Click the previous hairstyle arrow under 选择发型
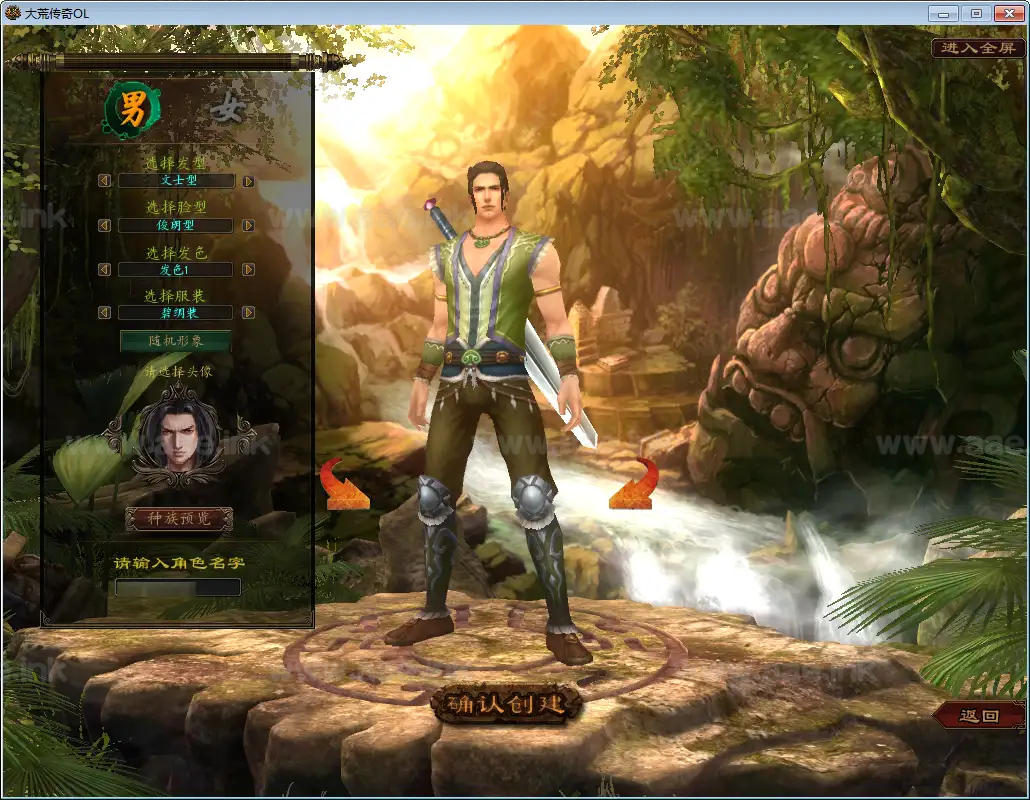Viewport: 1030px width, 800px height. coord(104,181)
